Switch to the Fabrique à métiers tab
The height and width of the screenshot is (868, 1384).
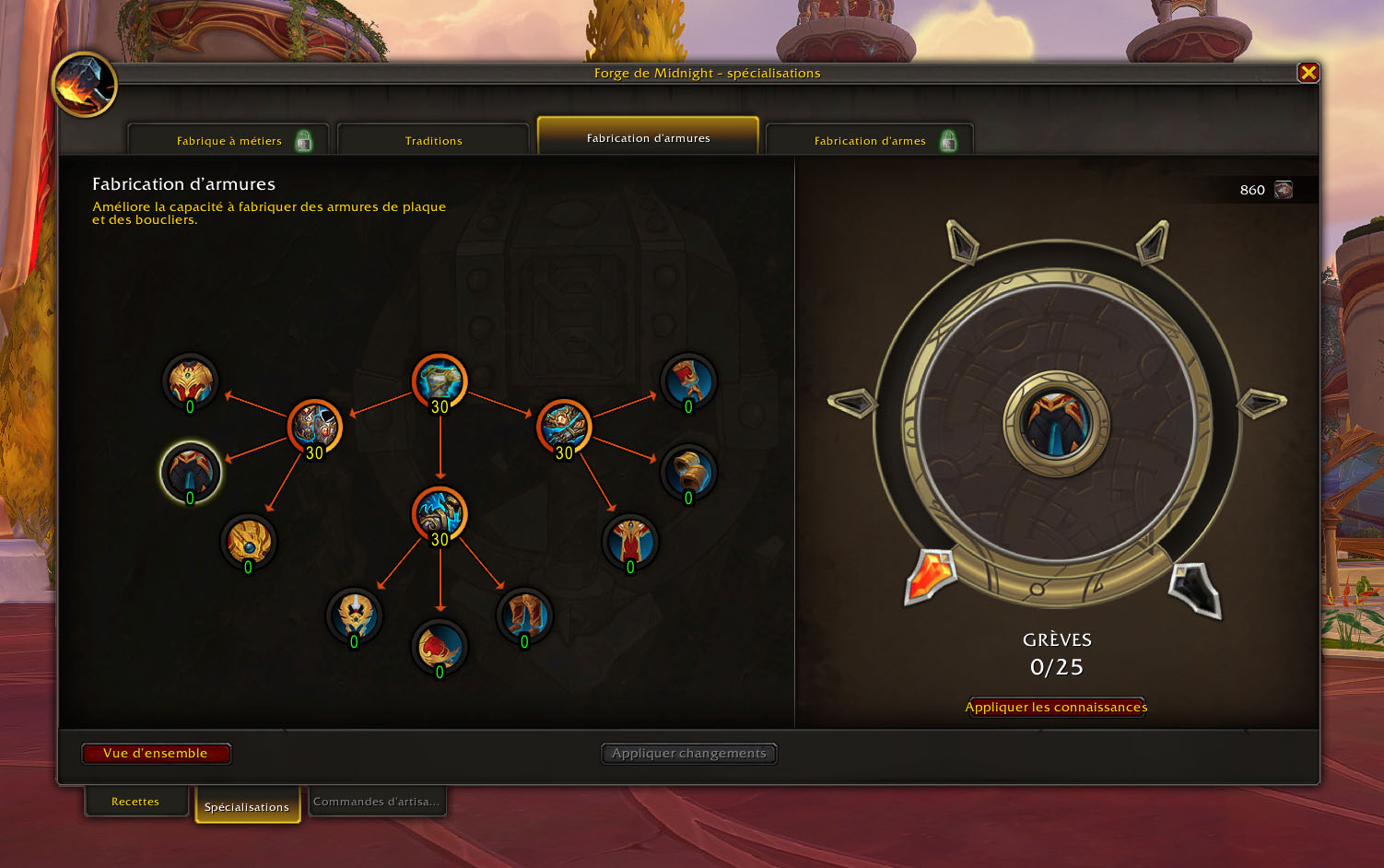pos(229,141)
